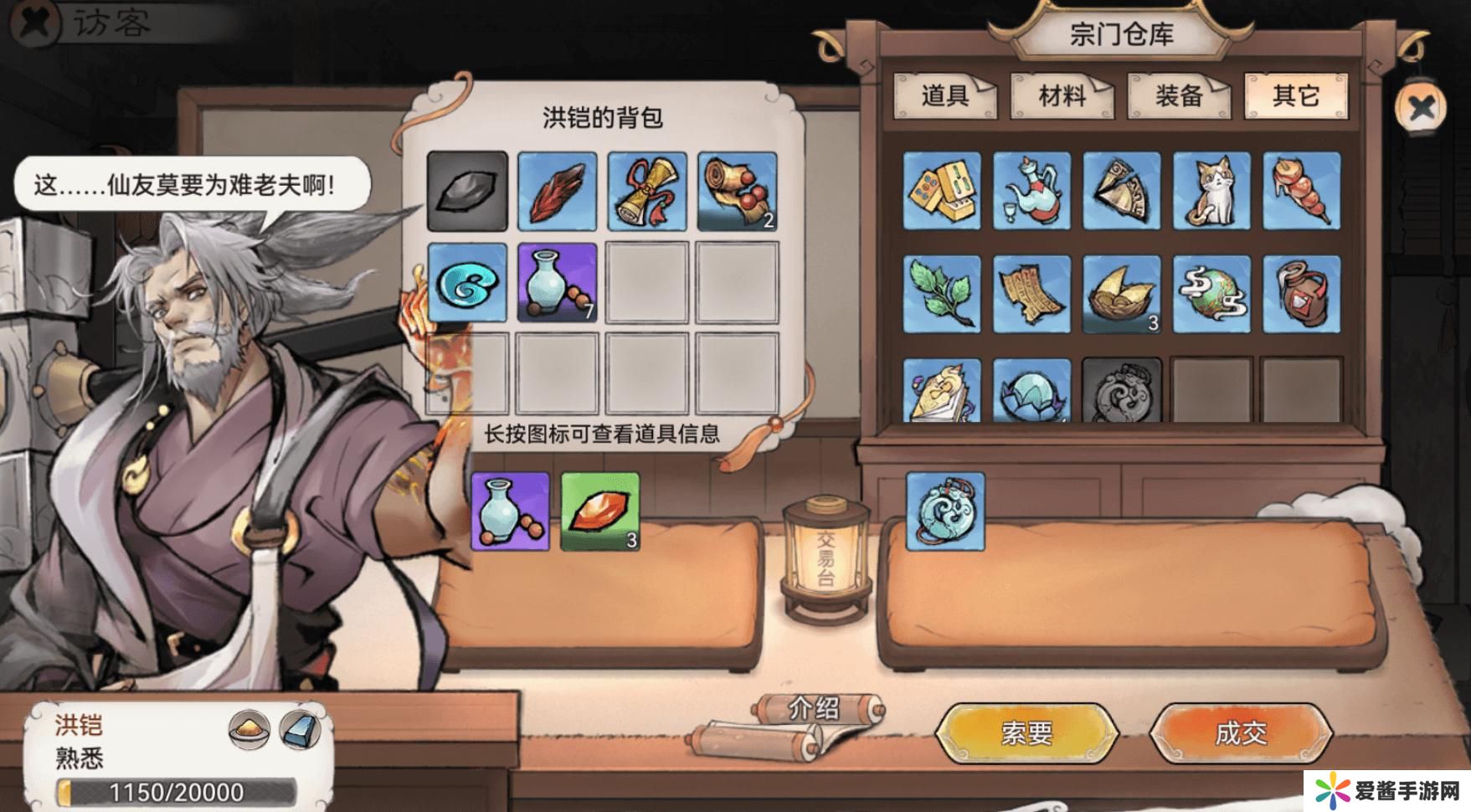
Task: Open the 装备 equipment tab
Action: (x=1179, y=96)
